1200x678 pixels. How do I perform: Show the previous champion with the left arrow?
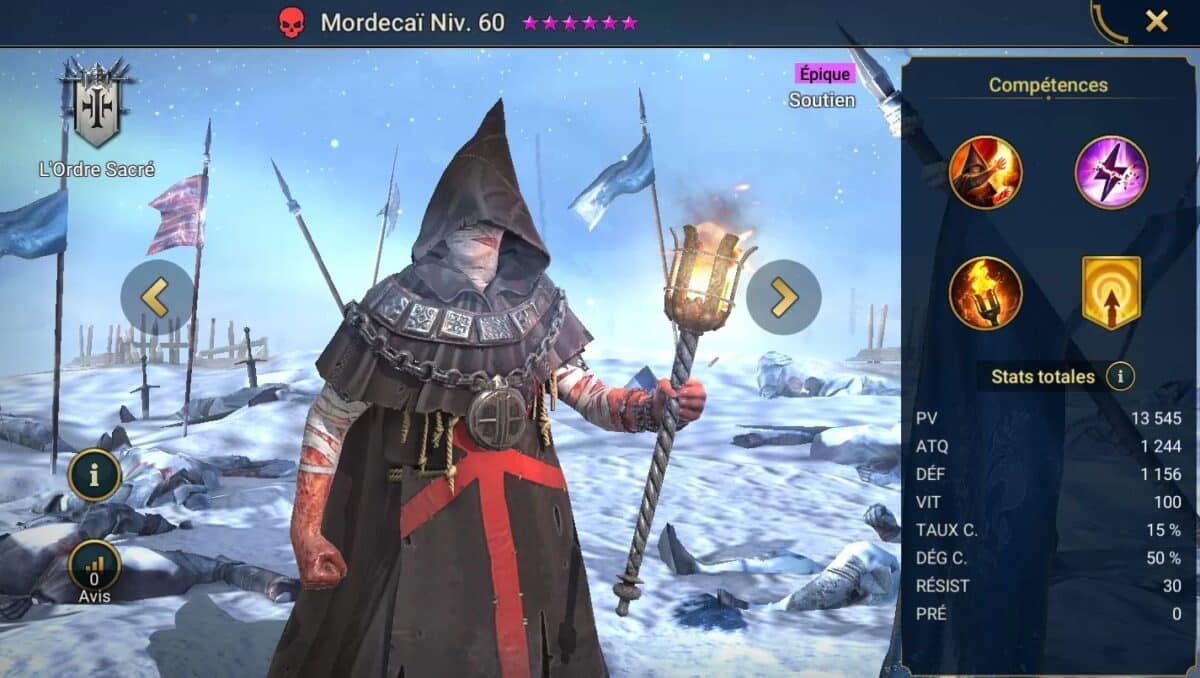pyautogui.click(x=157, y=297)
